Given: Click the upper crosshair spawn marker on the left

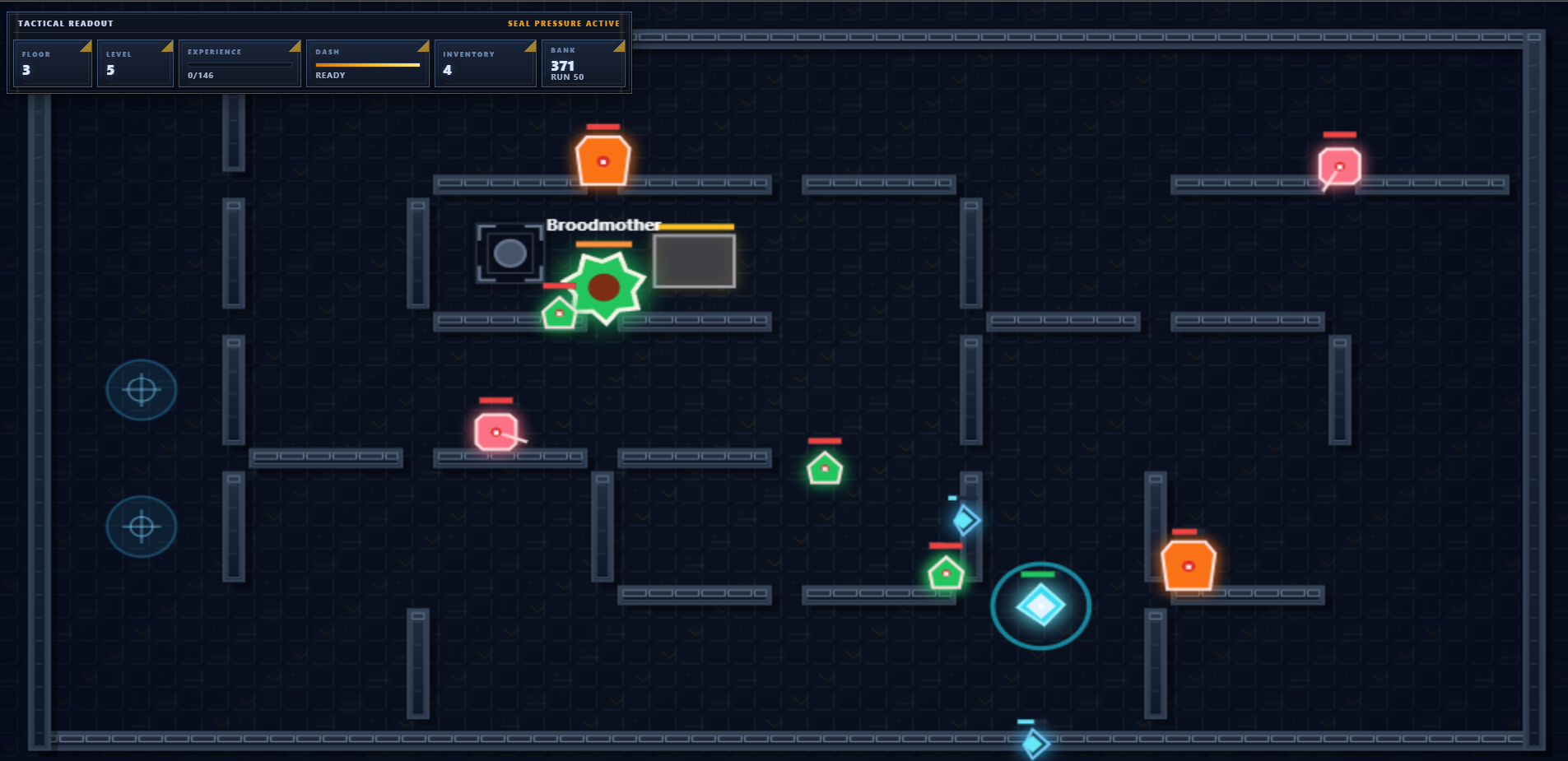Looking at the screenshot, I should click(142, 389).
